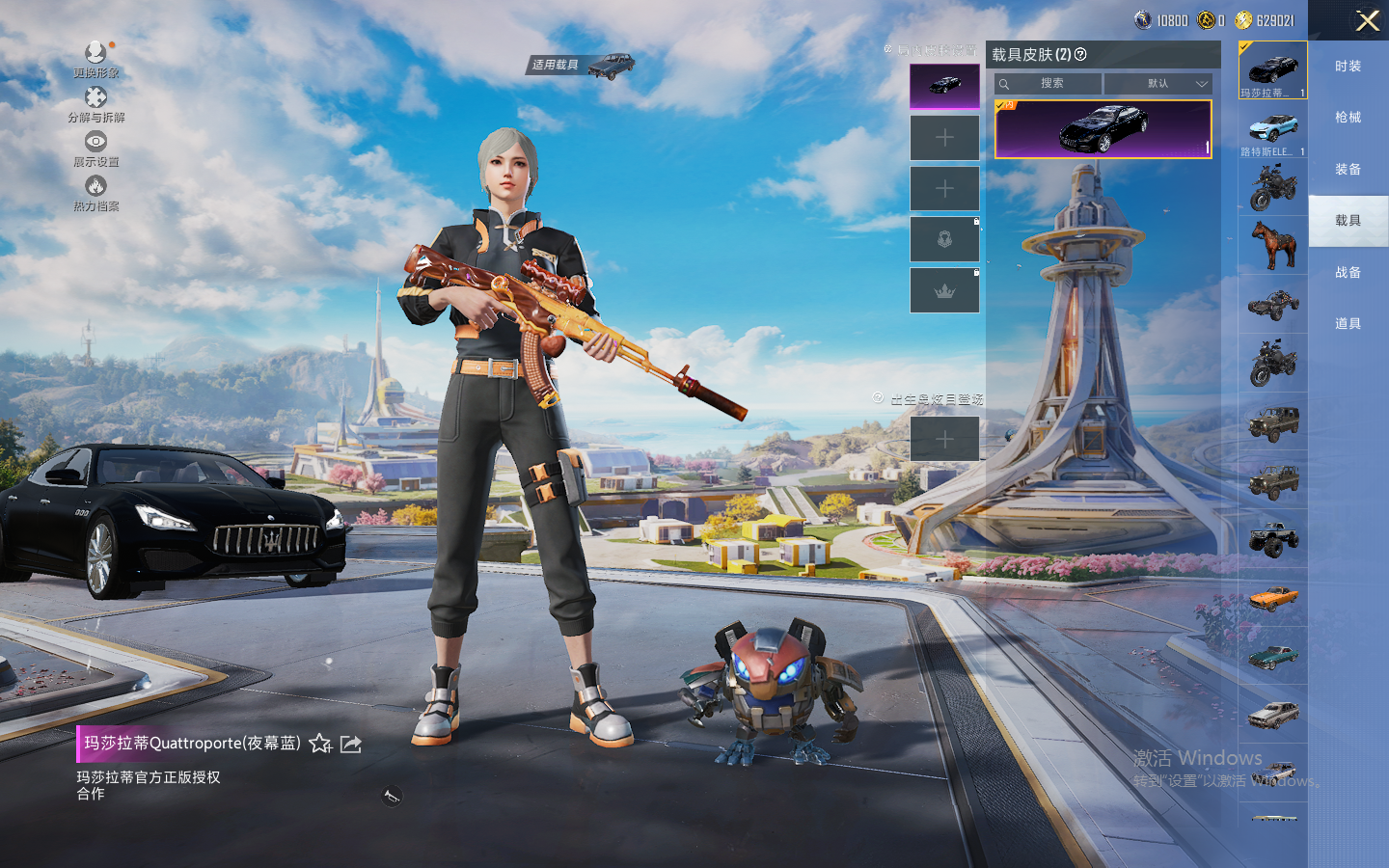Open the 道具 tab
Viewport: 1389px width, 868px height.
click(x=1348, y=324)
